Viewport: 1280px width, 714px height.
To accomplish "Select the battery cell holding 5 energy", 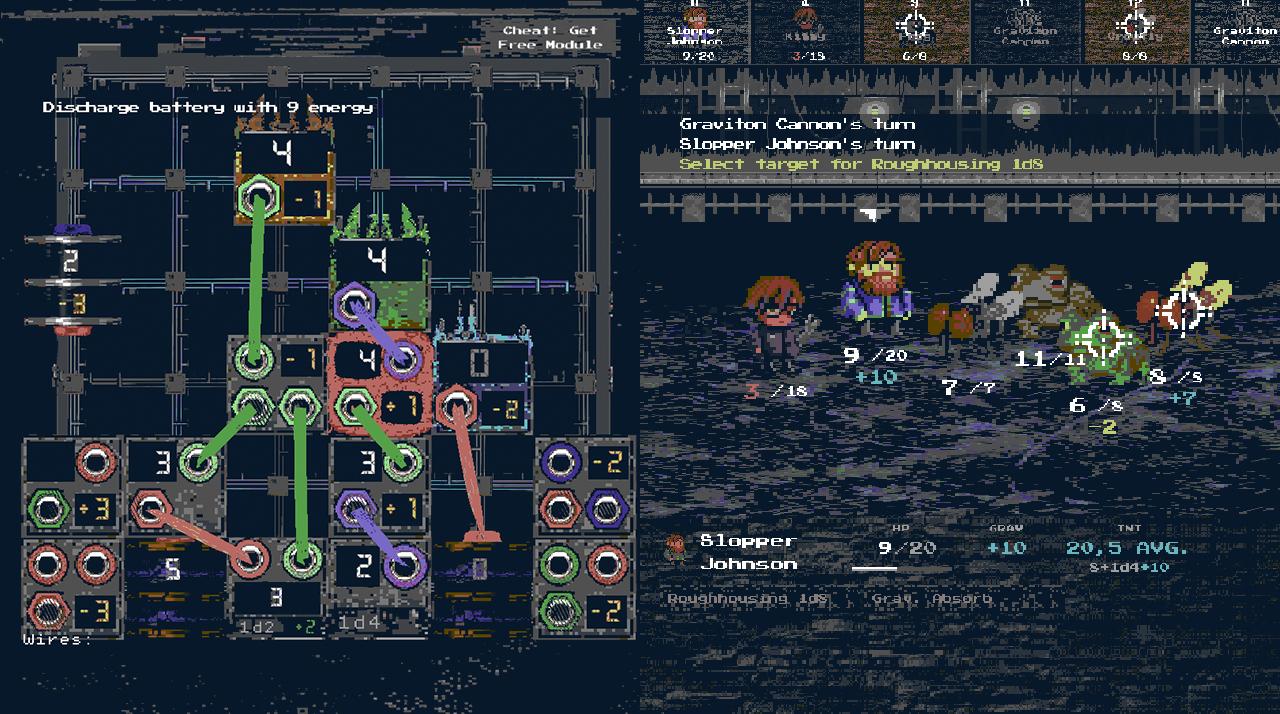I will point(174,571).
